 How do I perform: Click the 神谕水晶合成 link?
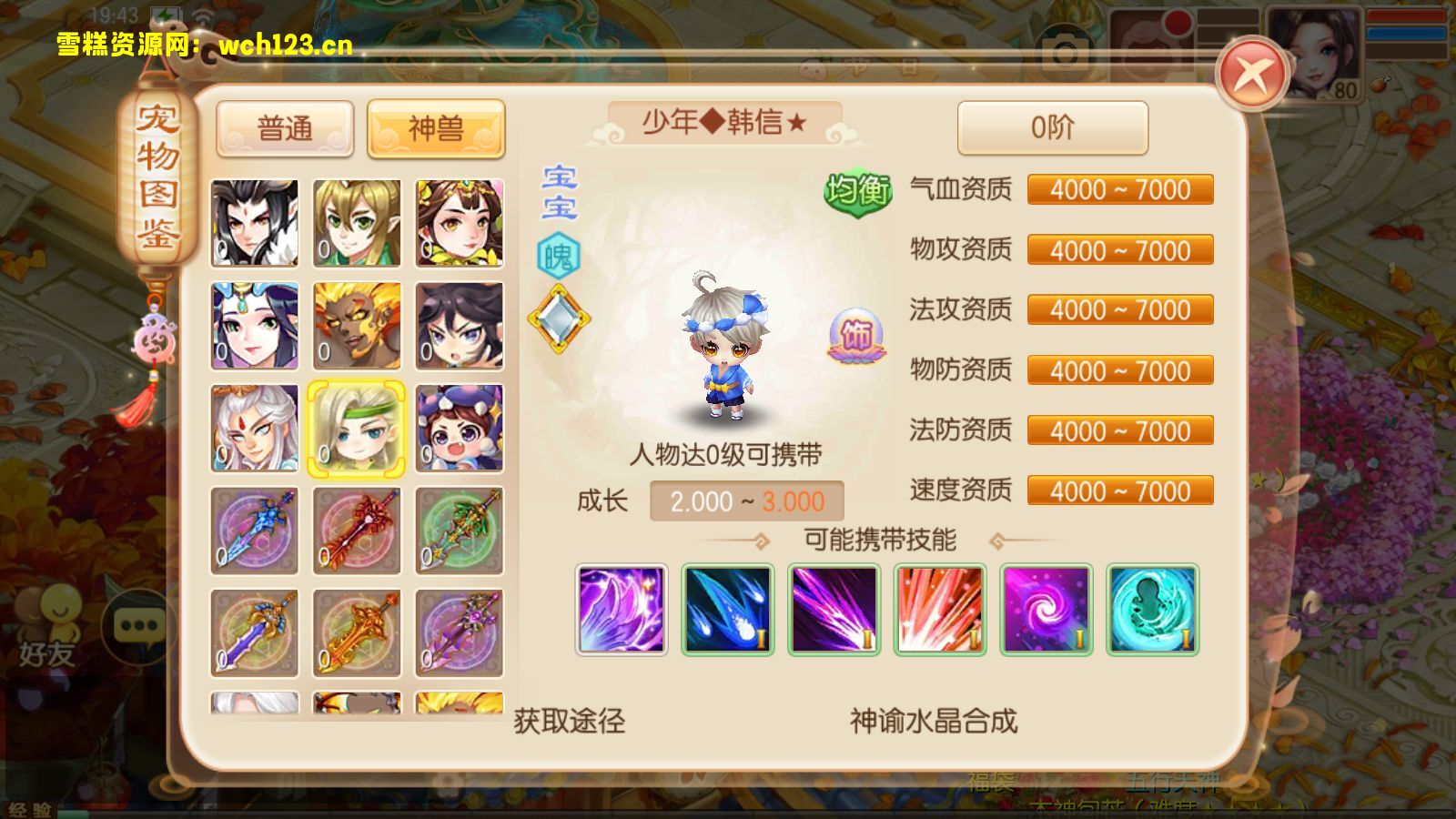[931, 722]
